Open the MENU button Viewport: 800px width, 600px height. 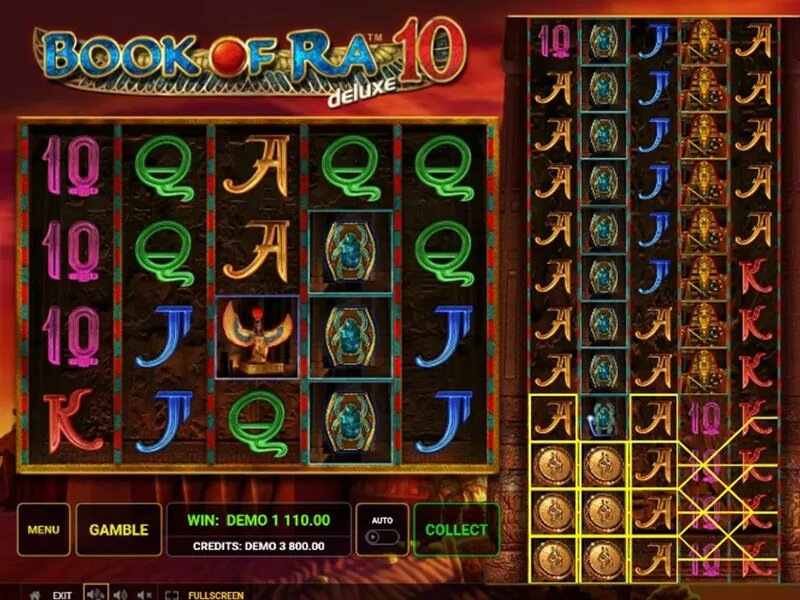pyautogui.click(x=43, y=530)
